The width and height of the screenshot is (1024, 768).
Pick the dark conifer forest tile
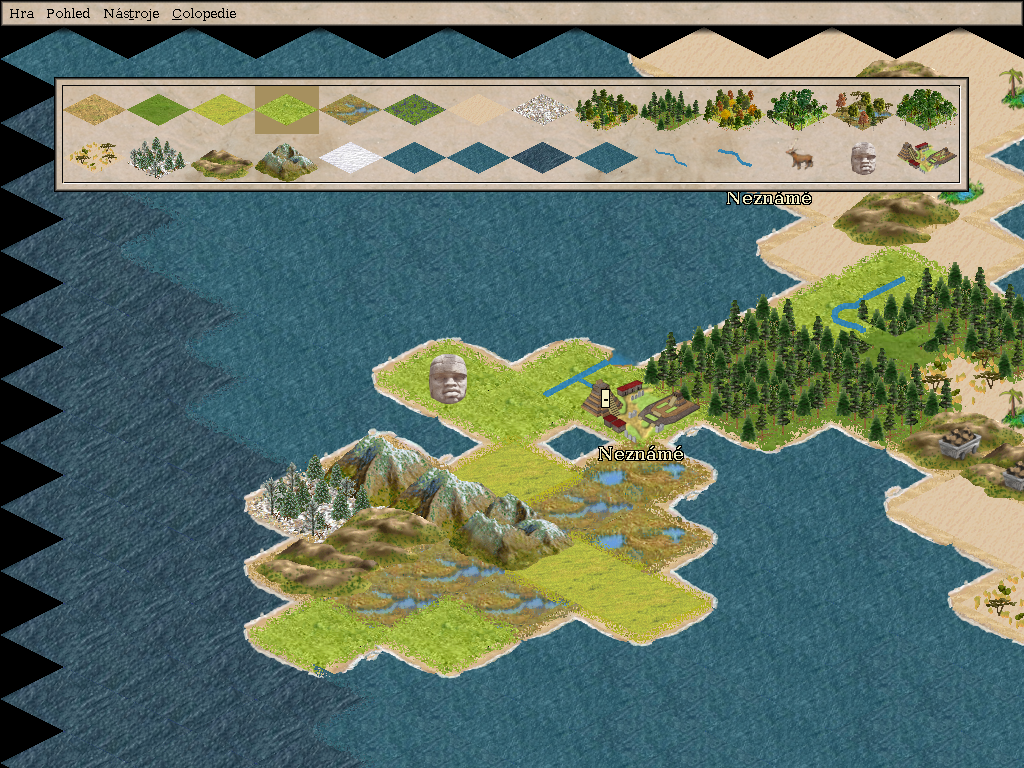tap(671, 110)
